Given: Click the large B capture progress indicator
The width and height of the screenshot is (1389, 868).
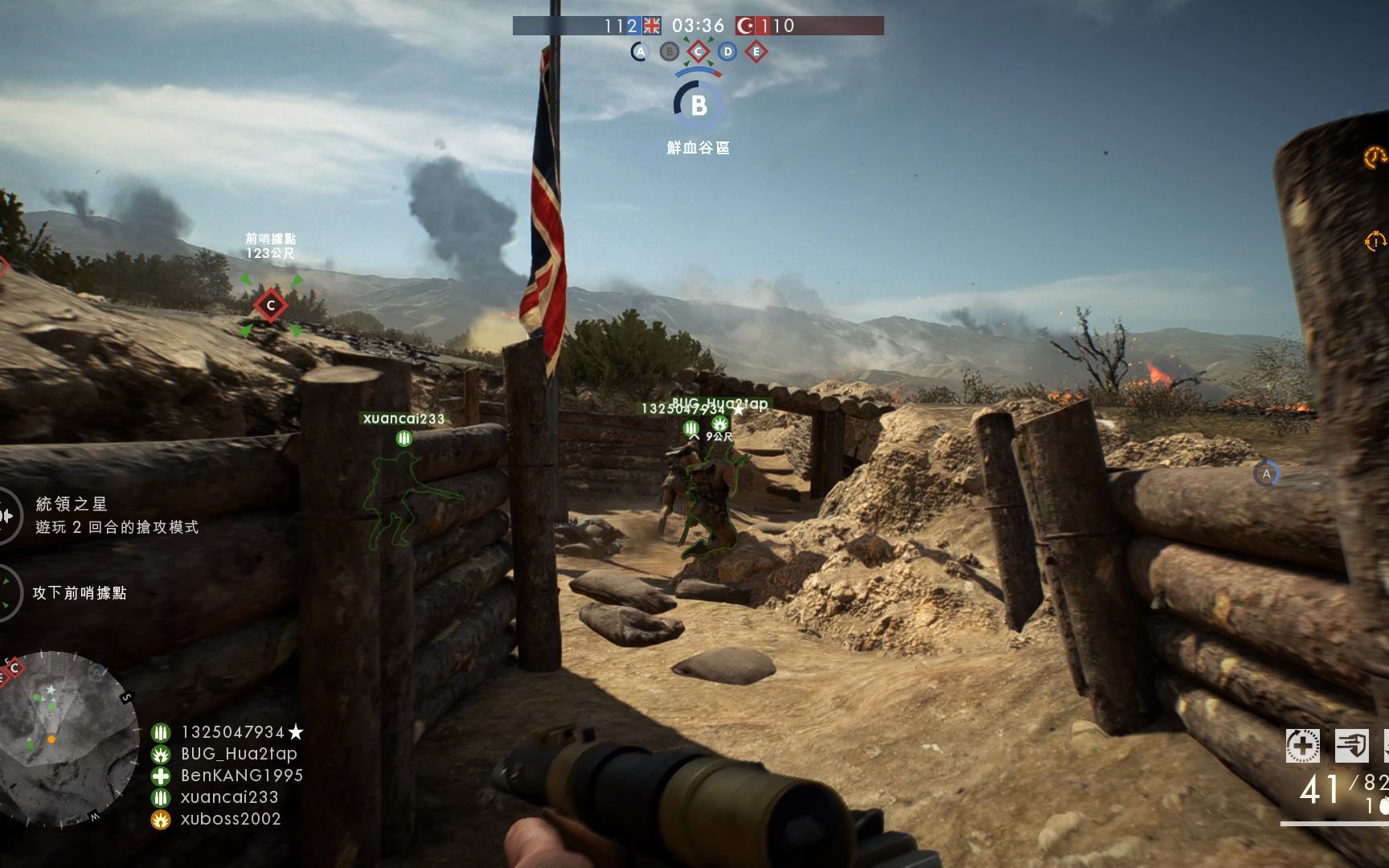Looking at the screenshot, I should pyautogui.click(x=698, y=104).
